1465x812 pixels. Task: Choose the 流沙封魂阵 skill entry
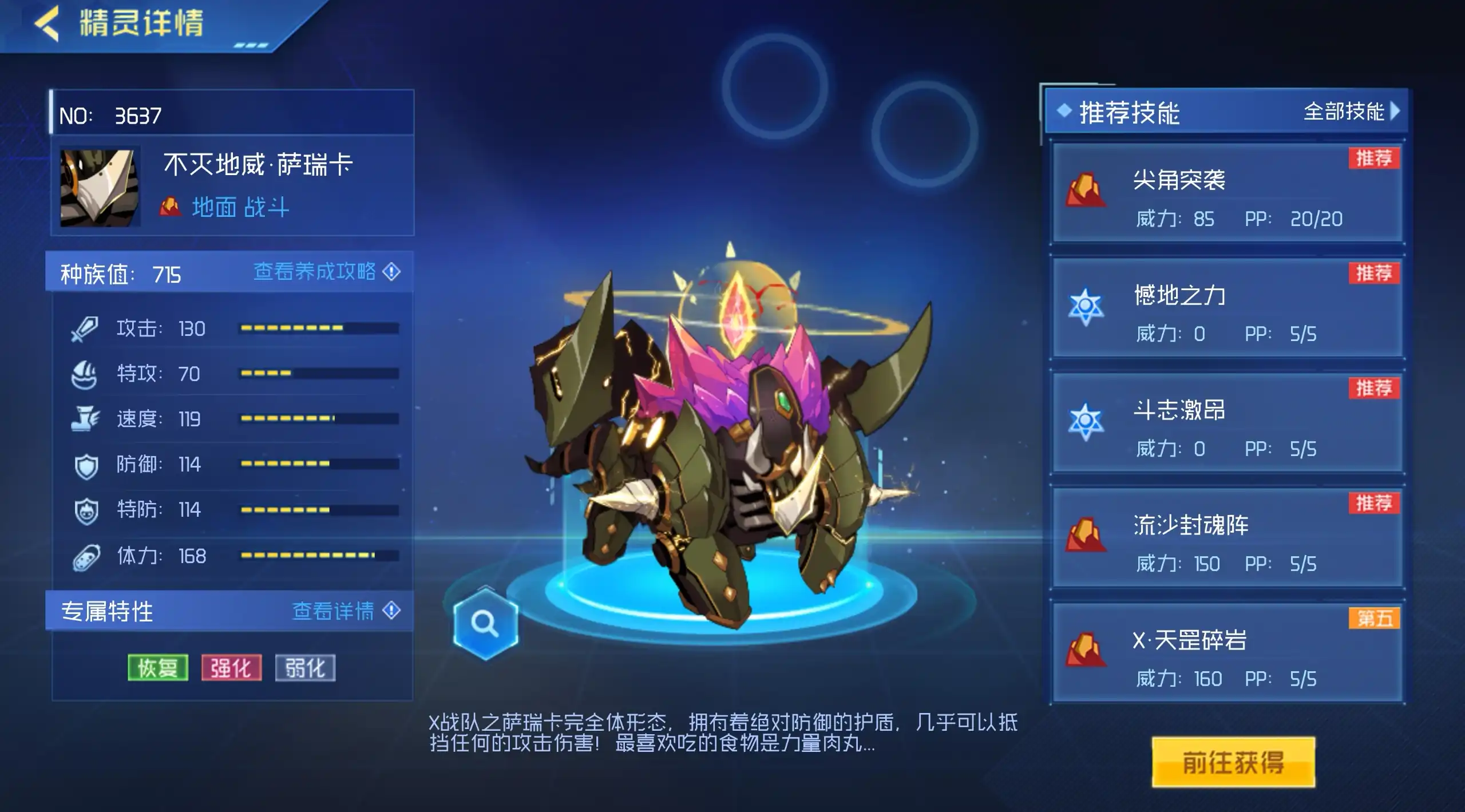point(1227,538)
